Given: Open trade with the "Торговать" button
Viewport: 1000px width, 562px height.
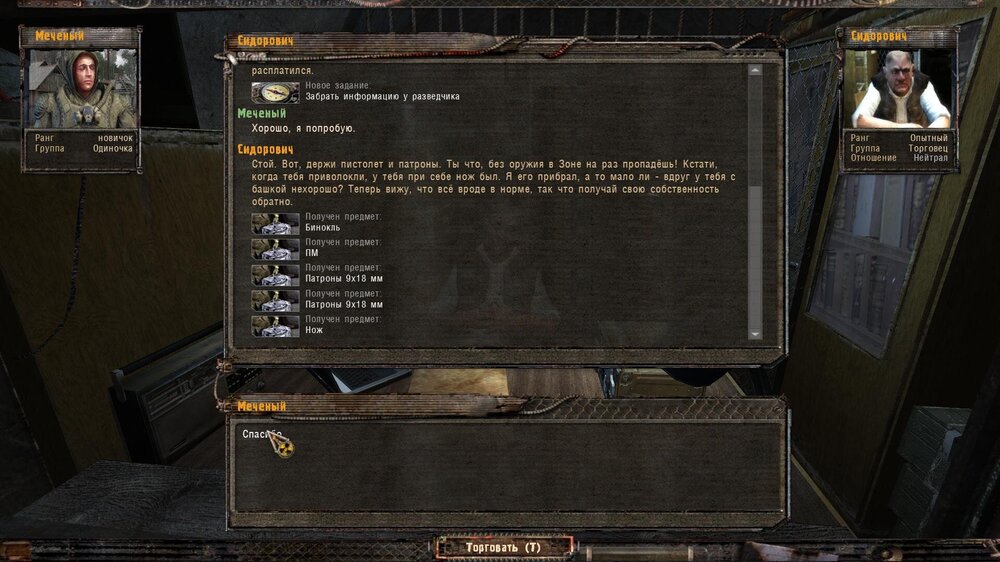Looking at the screenshot, I should pos(503,547).
